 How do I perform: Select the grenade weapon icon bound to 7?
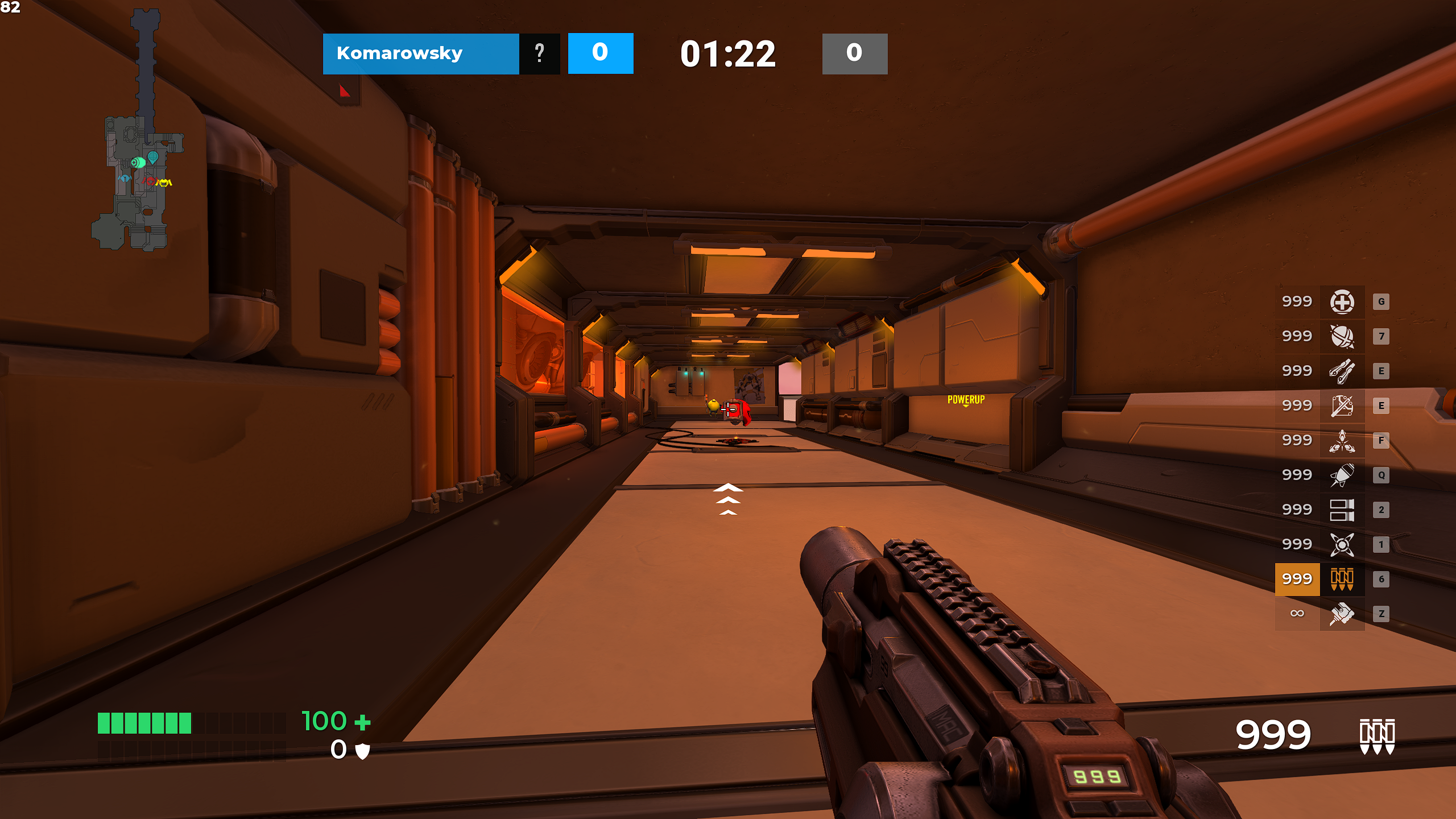[x=1342, y=336]
